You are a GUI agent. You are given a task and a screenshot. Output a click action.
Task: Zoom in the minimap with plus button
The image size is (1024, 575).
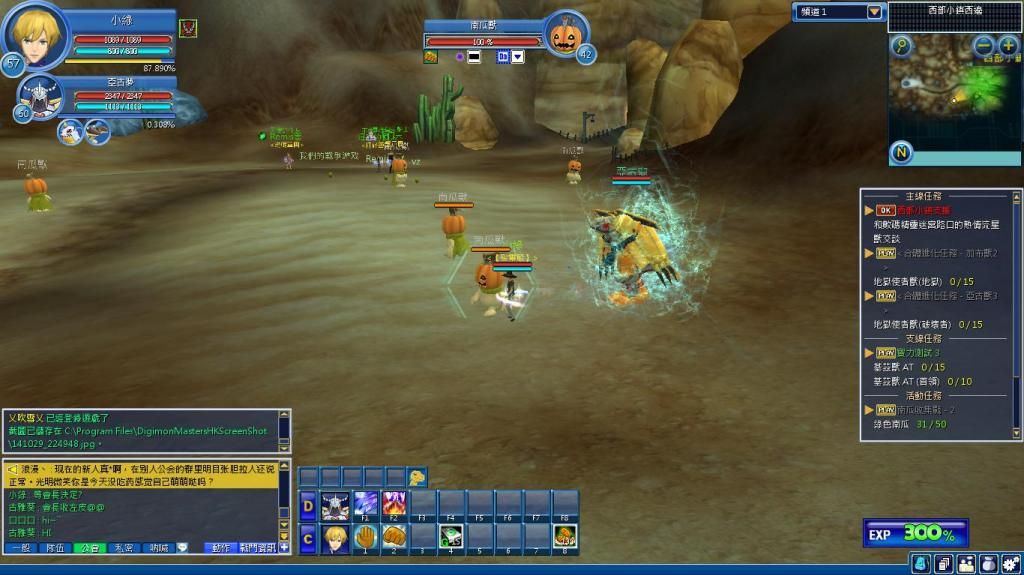pos(1007,46)
